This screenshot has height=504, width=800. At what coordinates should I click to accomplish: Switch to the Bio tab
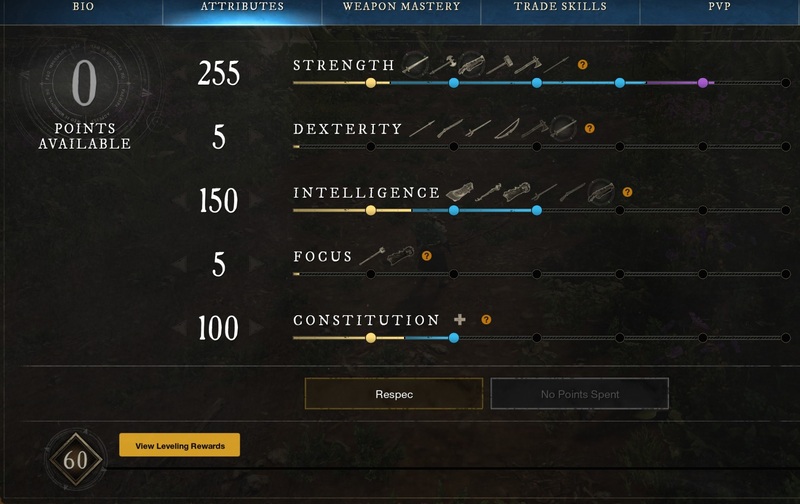point(83,7)
